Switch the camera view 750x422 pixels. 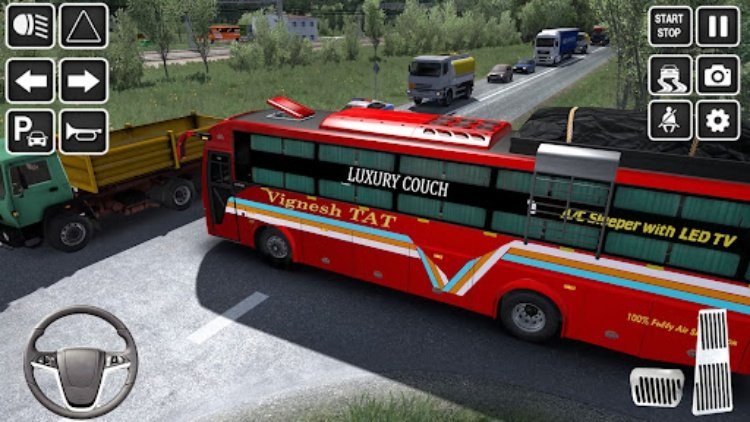[x=717, y=75]
